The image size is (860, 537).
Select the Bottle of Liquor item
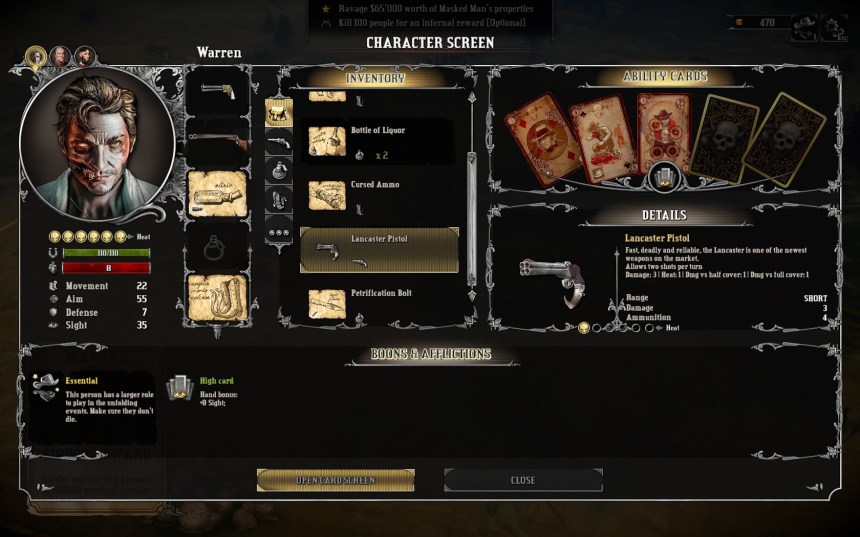(379, 140)
